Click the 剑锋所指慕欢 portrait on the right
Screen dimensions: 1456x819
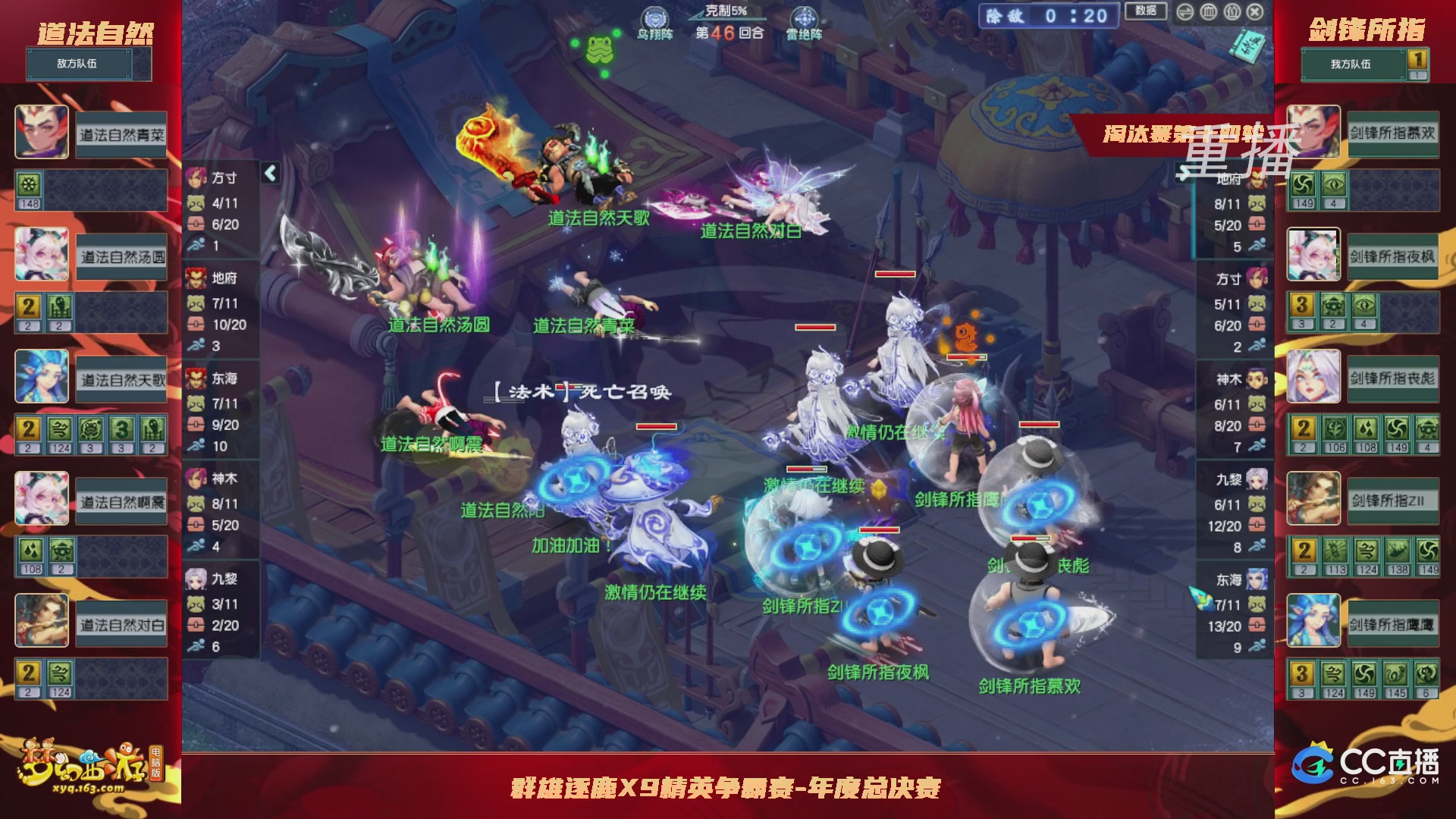(1314, 132)
